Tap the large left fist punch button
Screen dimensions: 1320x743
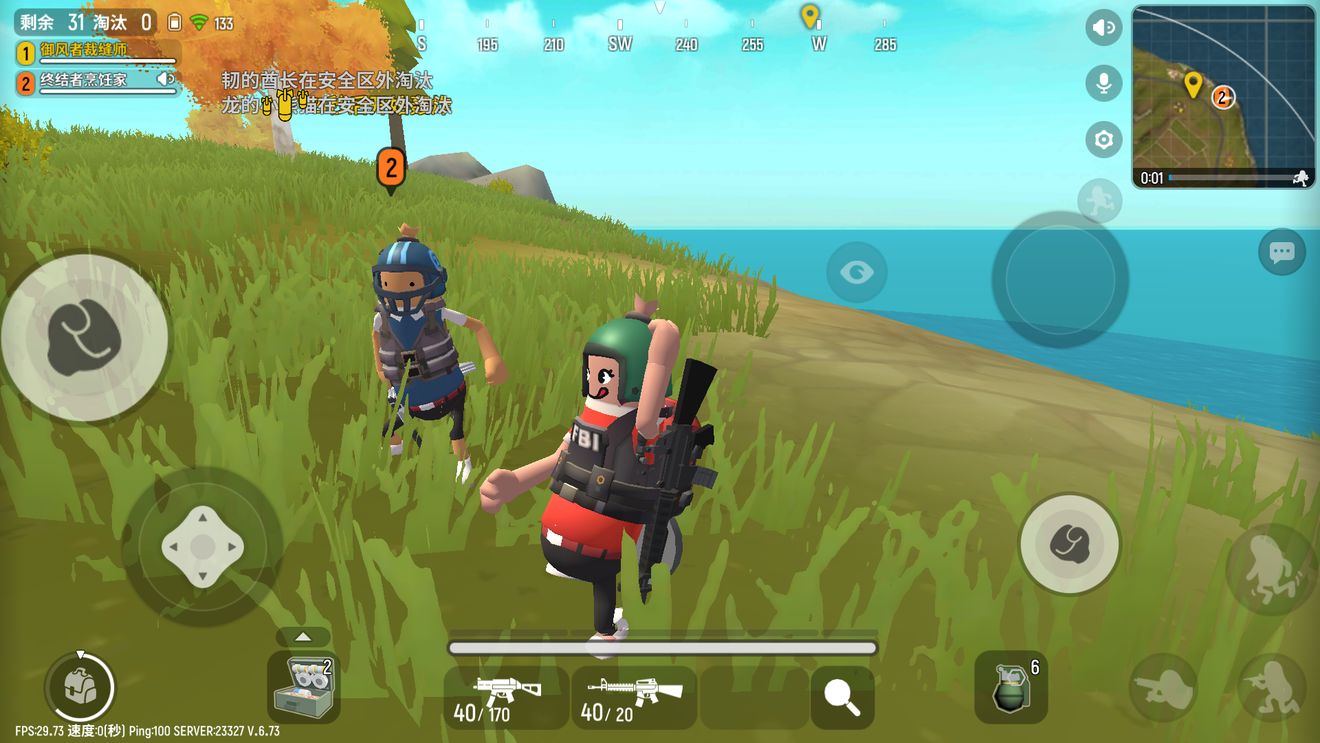click(84, 336)
